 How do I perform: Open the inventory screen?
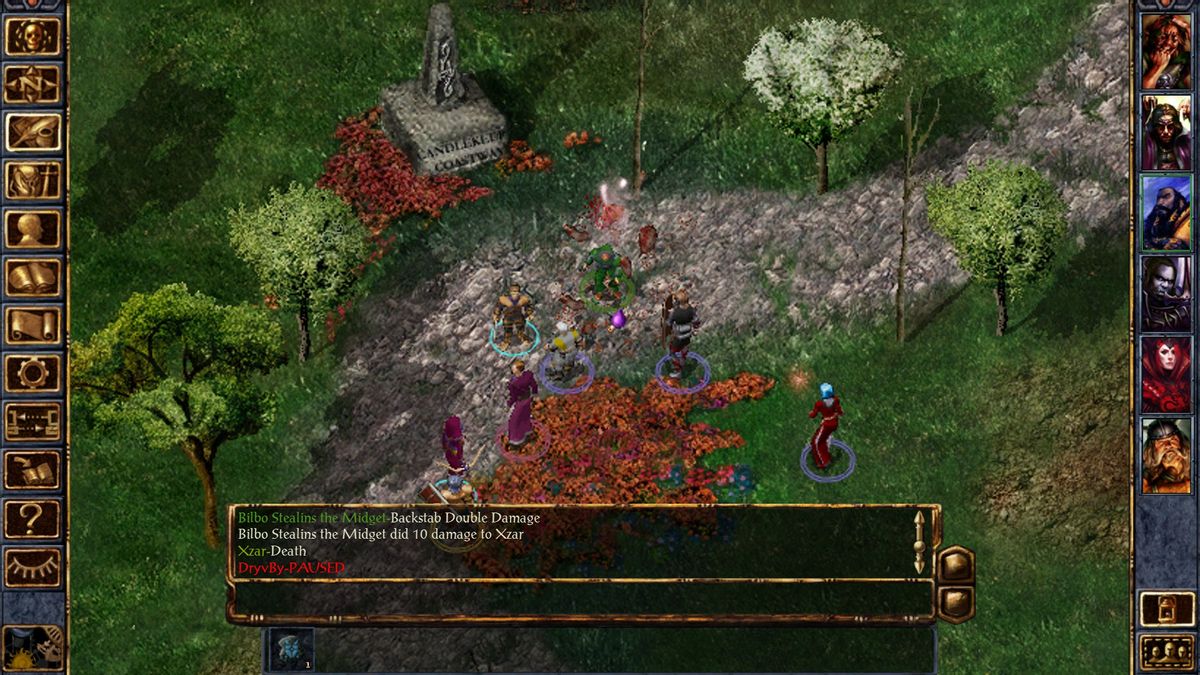pos(33,180)
